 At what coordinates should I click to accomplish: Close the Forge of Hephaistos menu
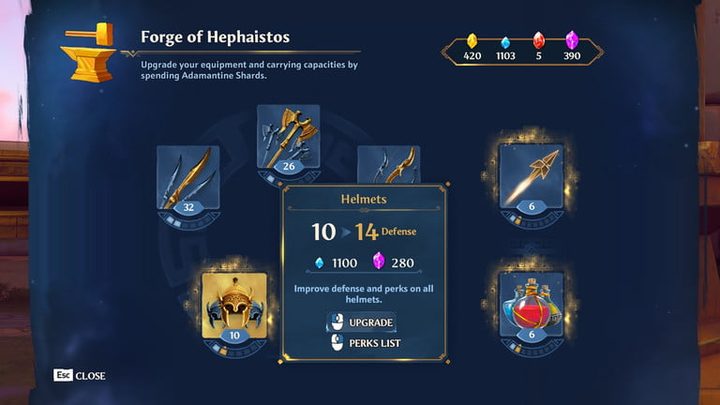(x=80, y=376)
